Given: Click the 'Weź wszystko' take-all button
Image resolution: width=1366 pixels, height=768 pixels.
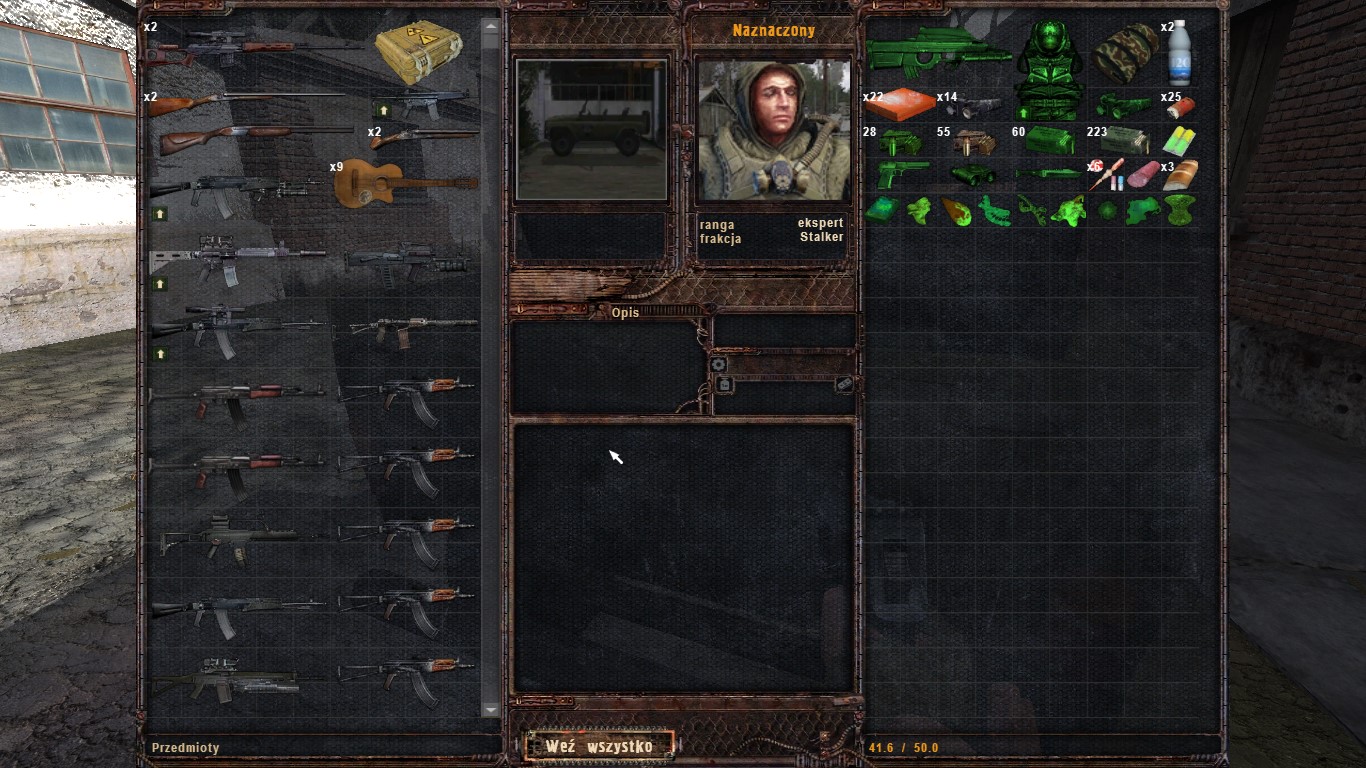Looking at the screenshot, I should (599, 746).
